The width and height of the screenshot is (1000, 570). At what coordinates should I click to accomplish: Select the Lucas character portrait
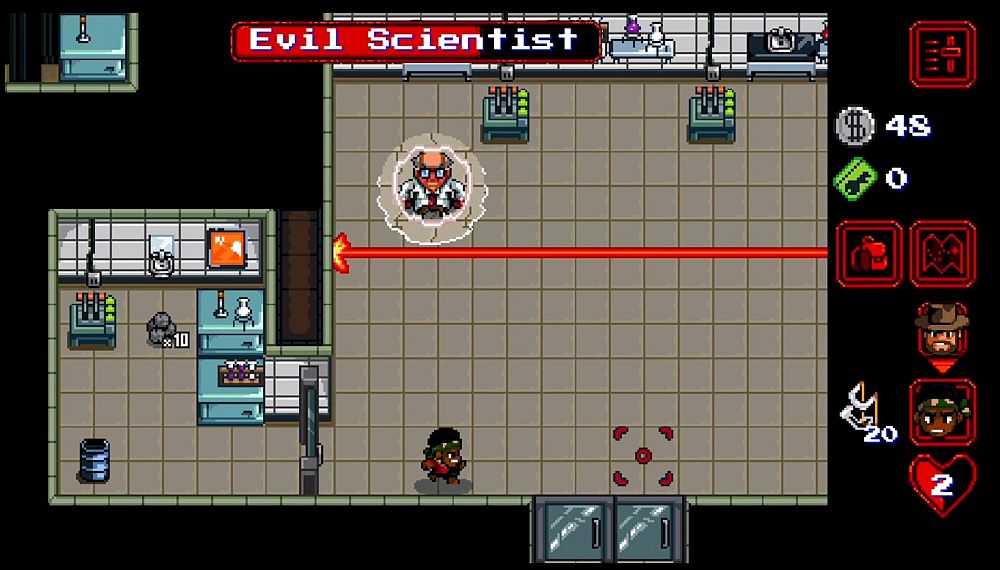coord(942,412)
